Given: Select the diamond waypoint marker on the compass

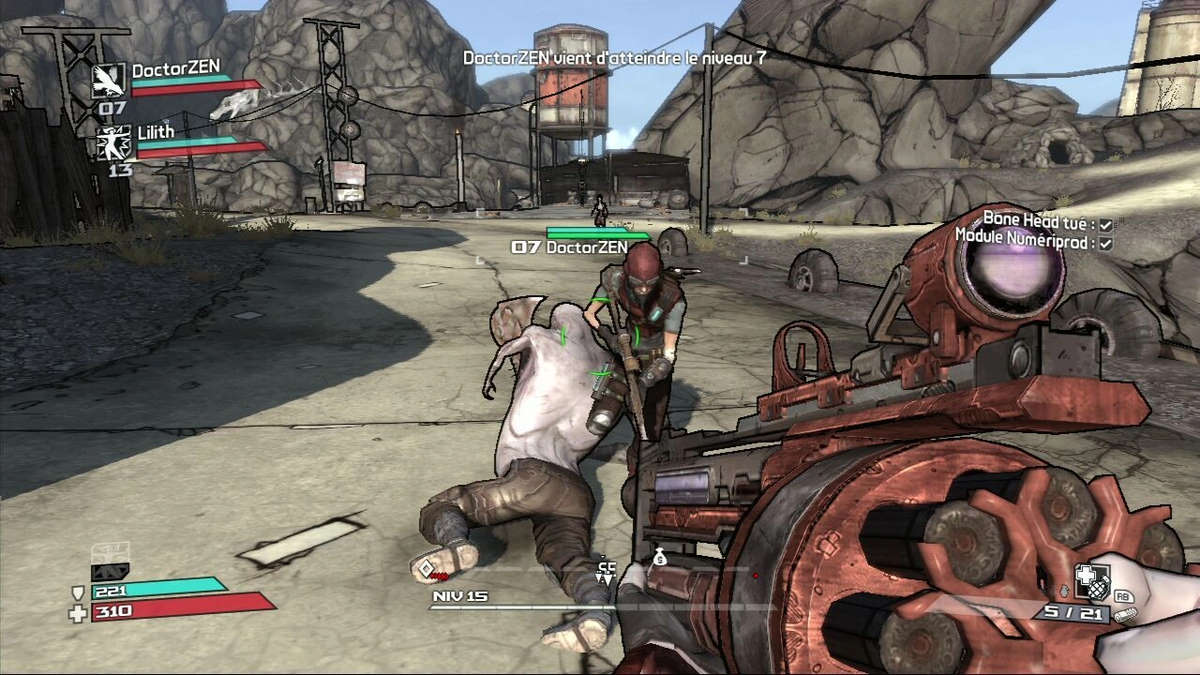Looking at the screenshot, I should [427, 569].
